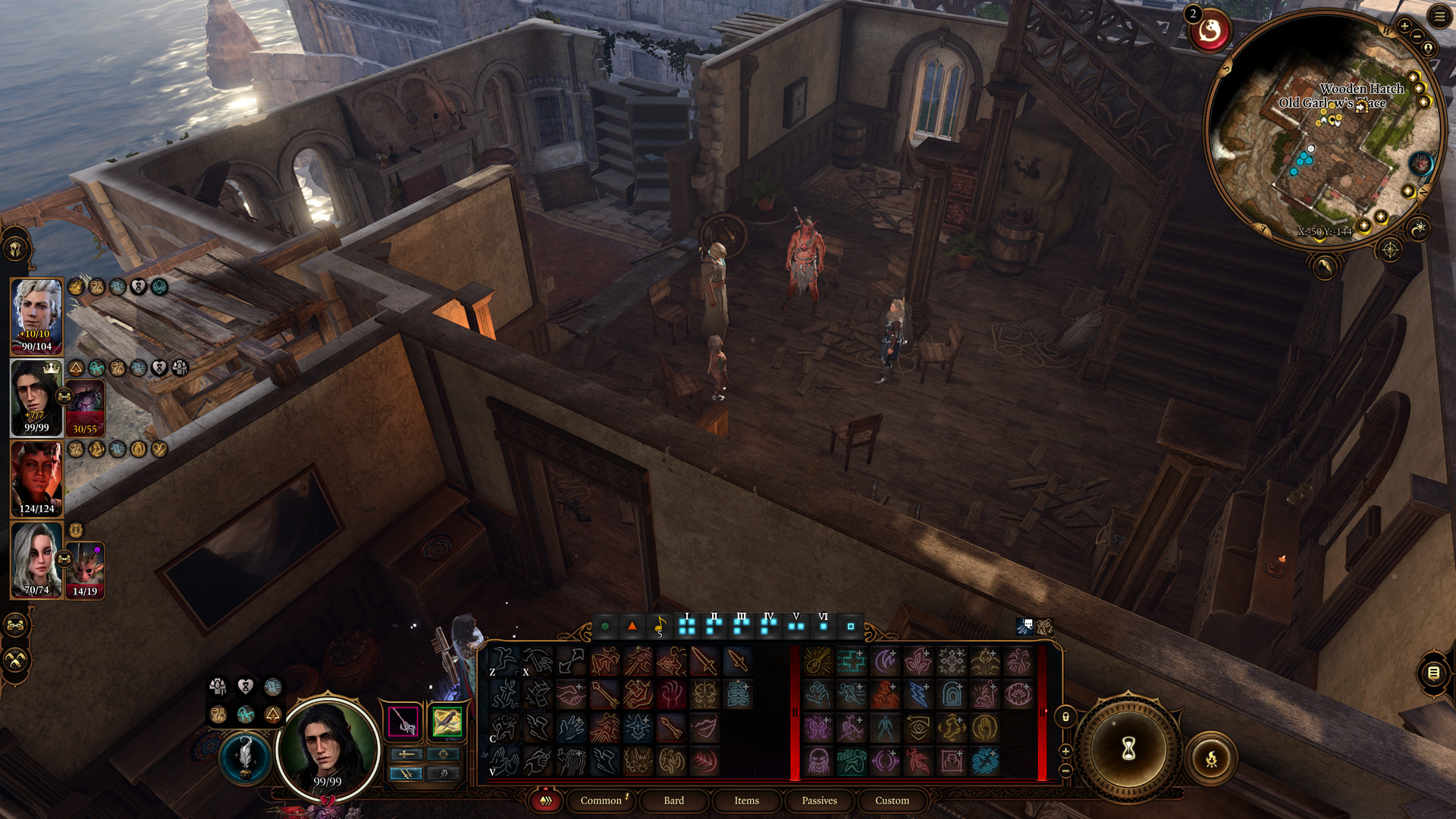Open the campfire camp button
This screenshot has width=1456, height=819.
[1211, 758]
